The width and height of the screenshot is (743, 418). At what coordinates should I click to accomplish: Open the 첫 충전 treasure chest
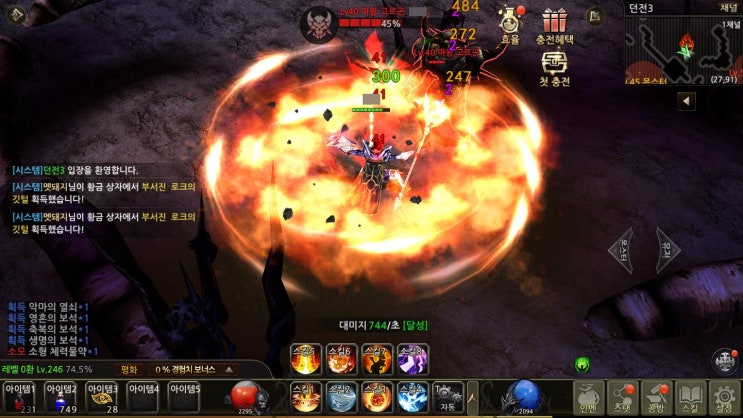tap(553, 68)
